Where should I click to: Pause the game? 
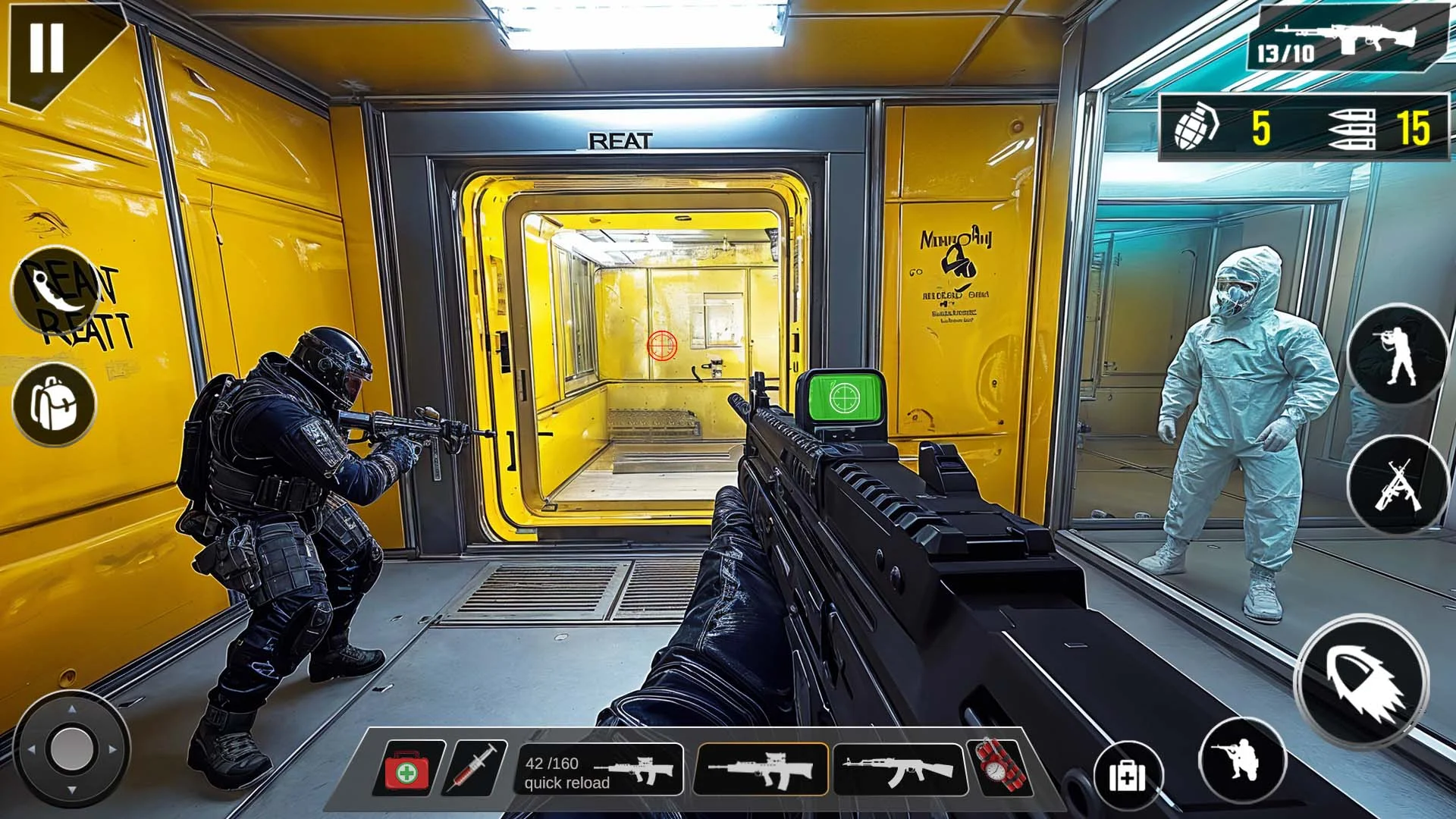(x=47, y=47)
